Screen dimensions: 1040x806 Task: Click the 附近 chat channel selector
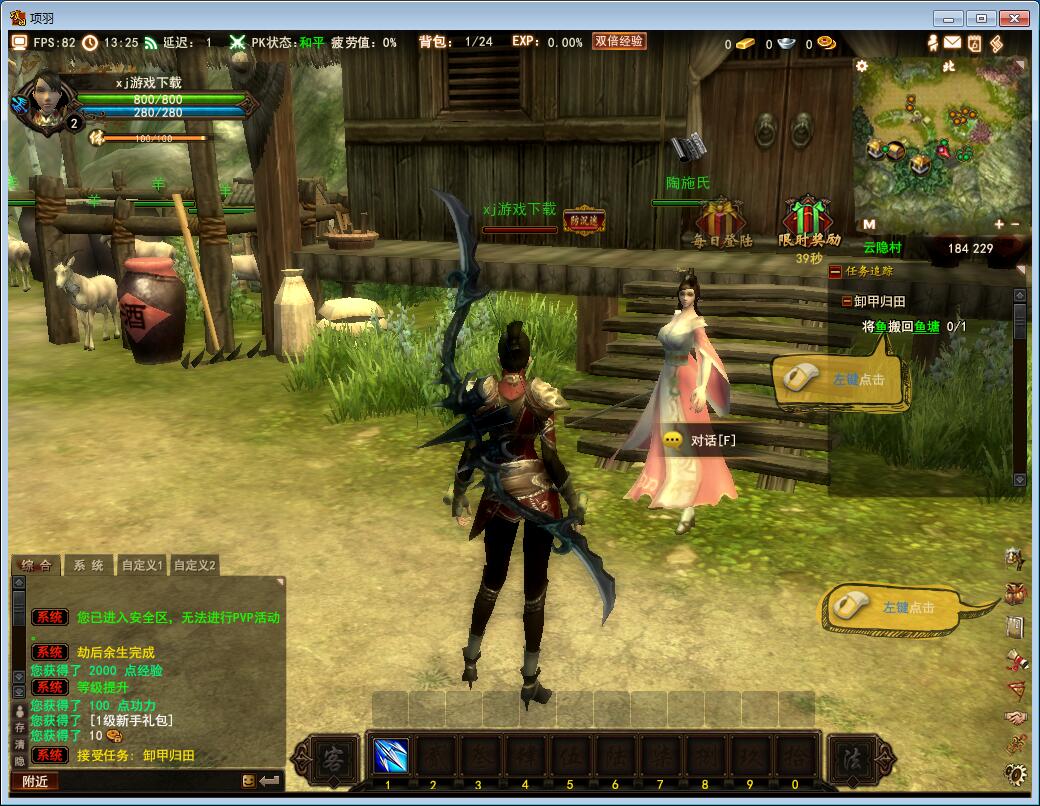pyautogui.click(x=36, y=781)
